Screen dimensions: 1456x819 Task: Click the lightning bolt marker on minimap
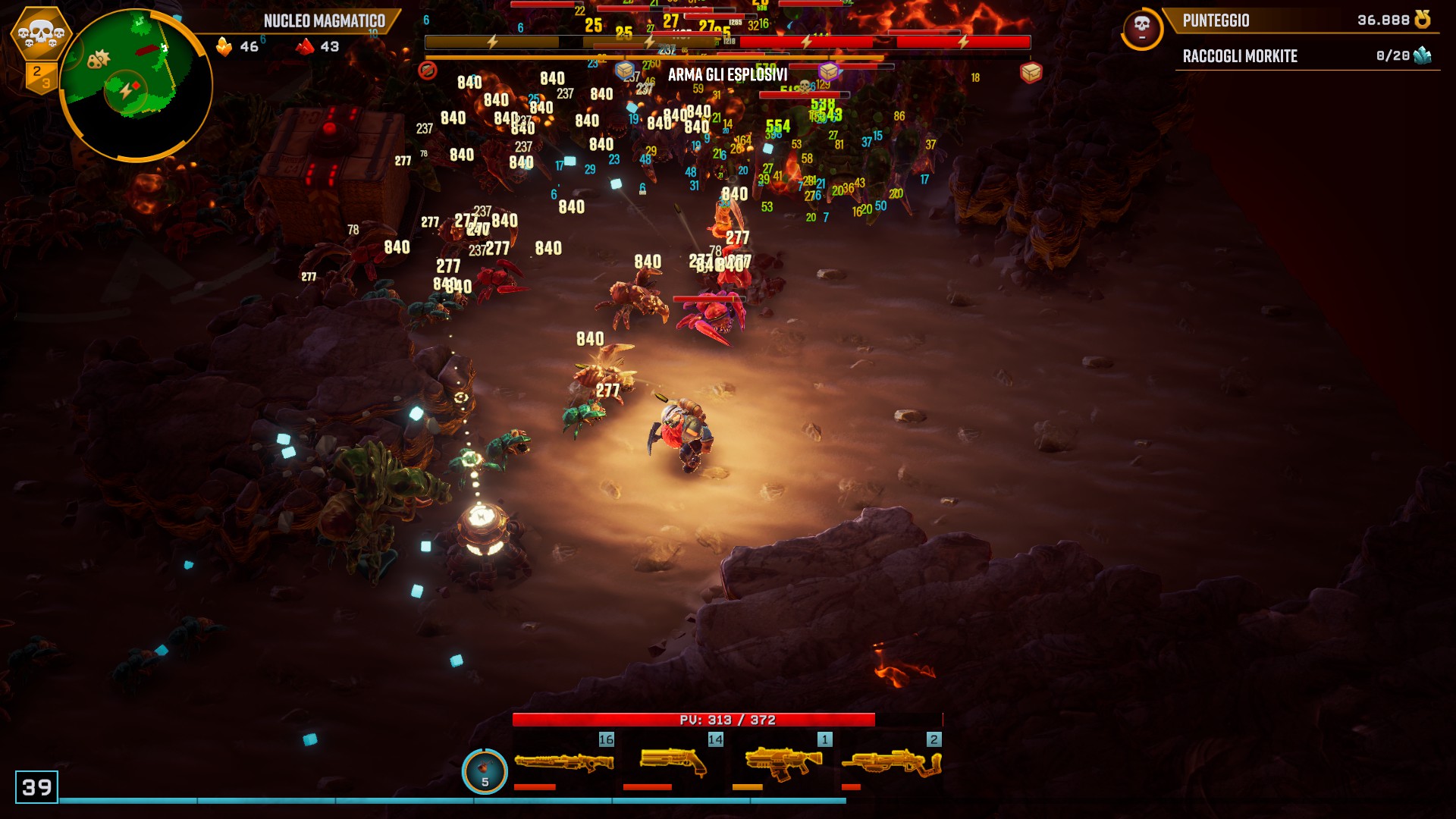(125, 93)
